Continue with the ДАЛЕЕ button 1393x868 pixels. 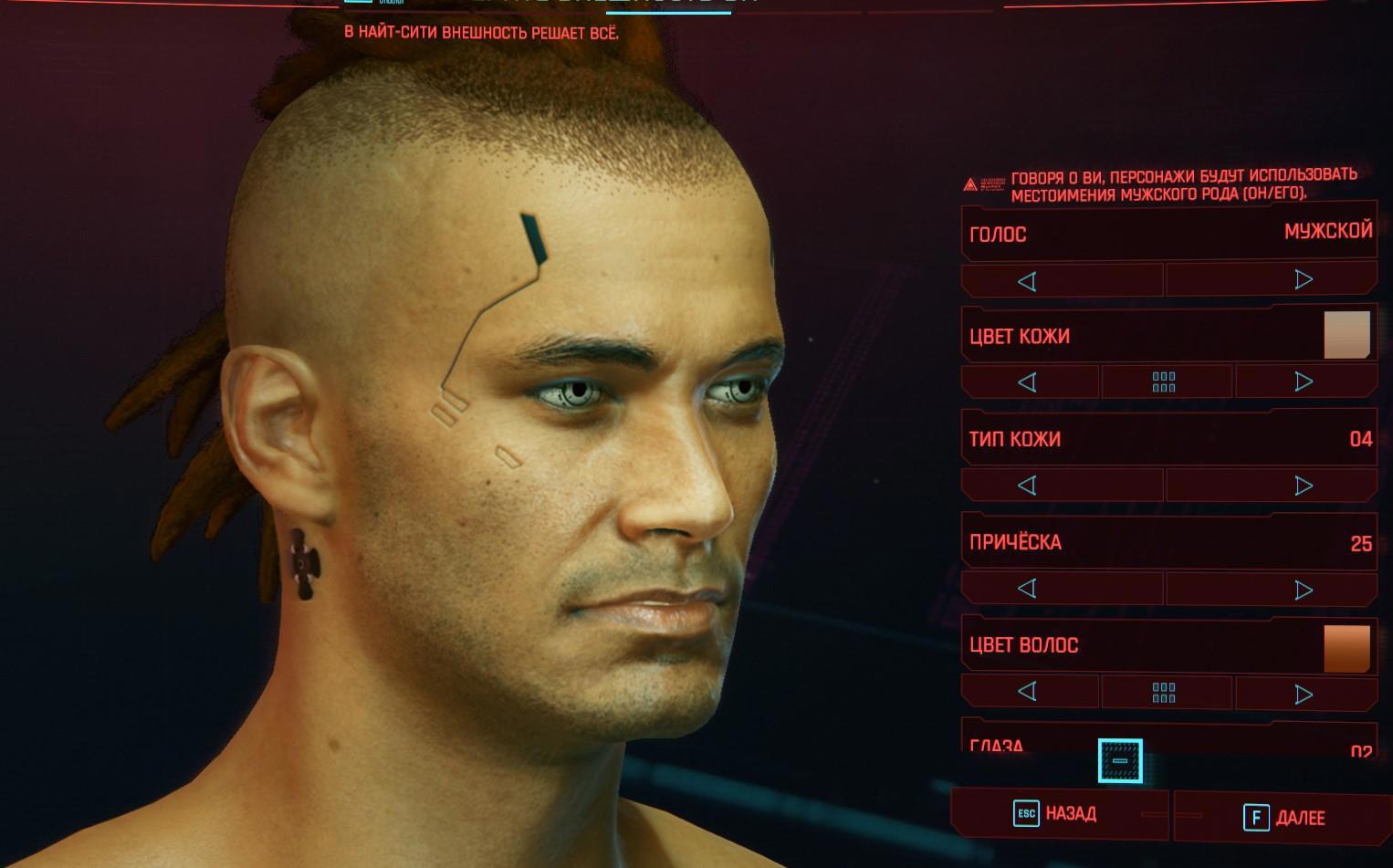(x=1285, y=818)
